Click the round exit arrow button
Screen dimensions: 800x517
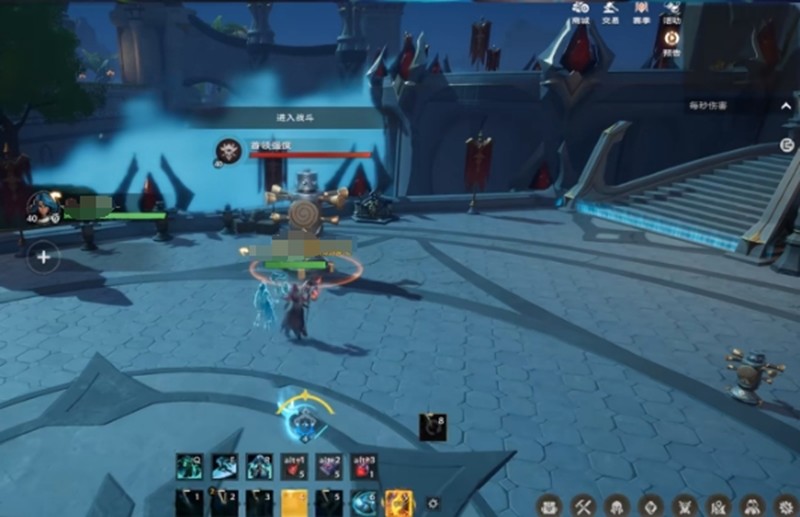pyautogui.click(x=787, y=145)
